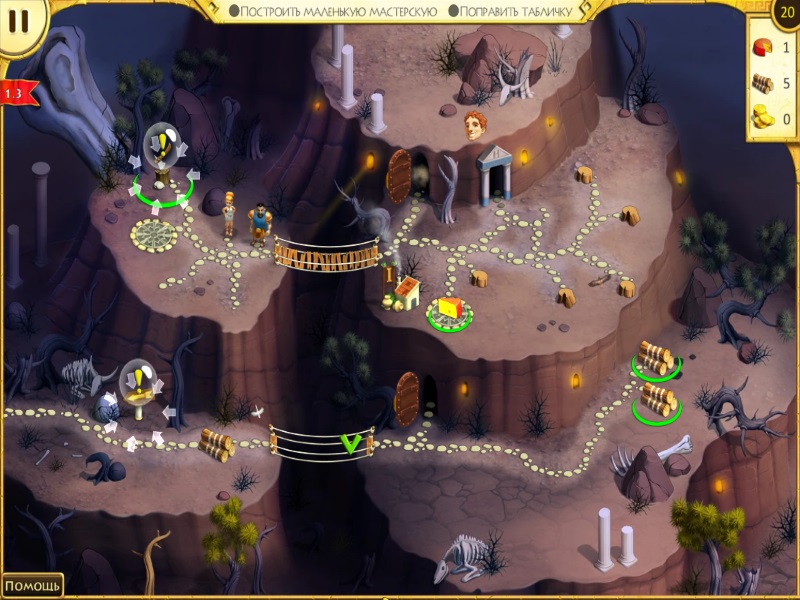Screen dimensions: 800x600
Task: Click the exclamation bubble above the green-ringed signpost
Action: 161,144
